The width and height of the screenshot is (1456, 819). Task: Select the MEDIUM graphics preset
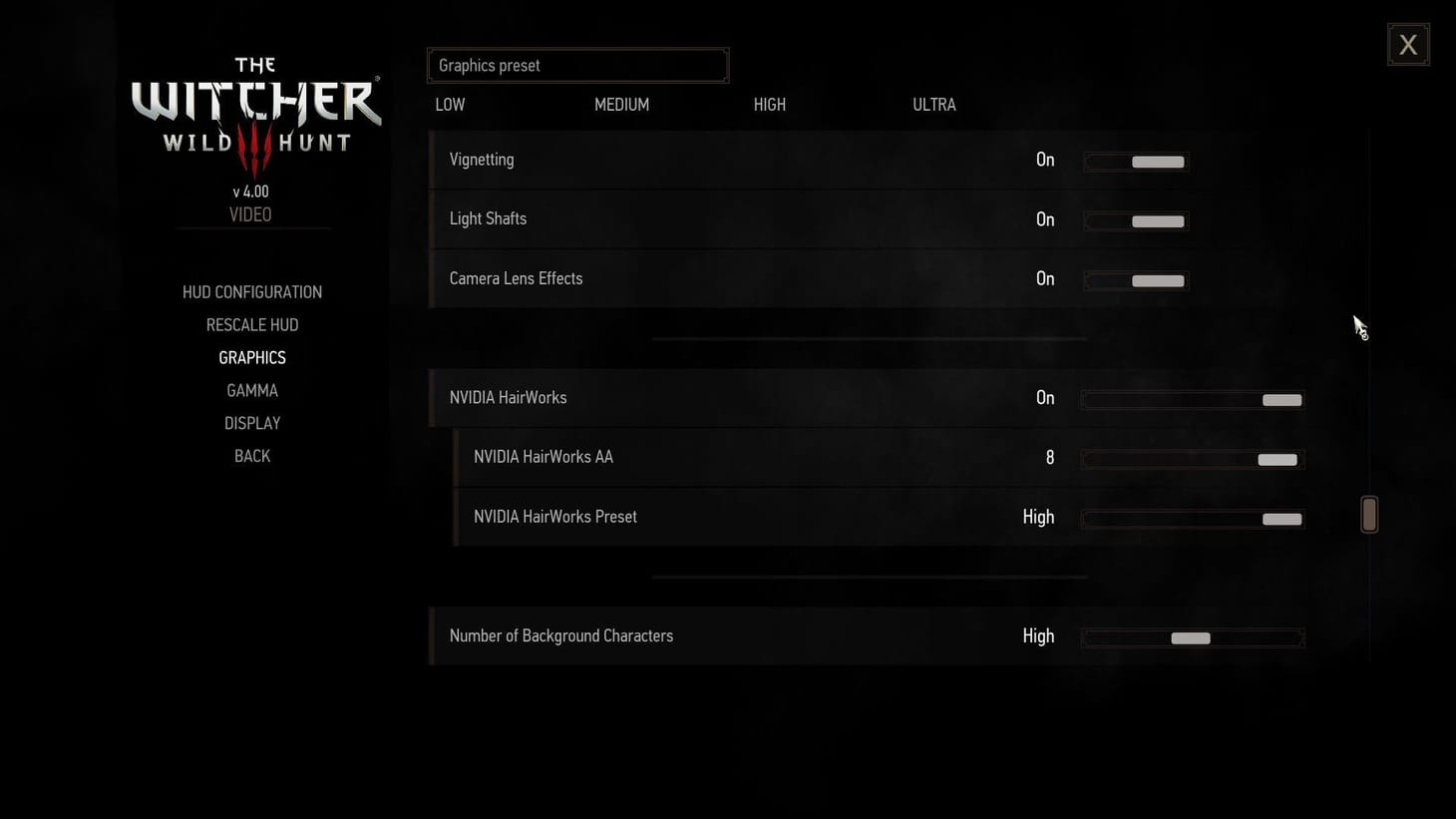coord(621,104)
